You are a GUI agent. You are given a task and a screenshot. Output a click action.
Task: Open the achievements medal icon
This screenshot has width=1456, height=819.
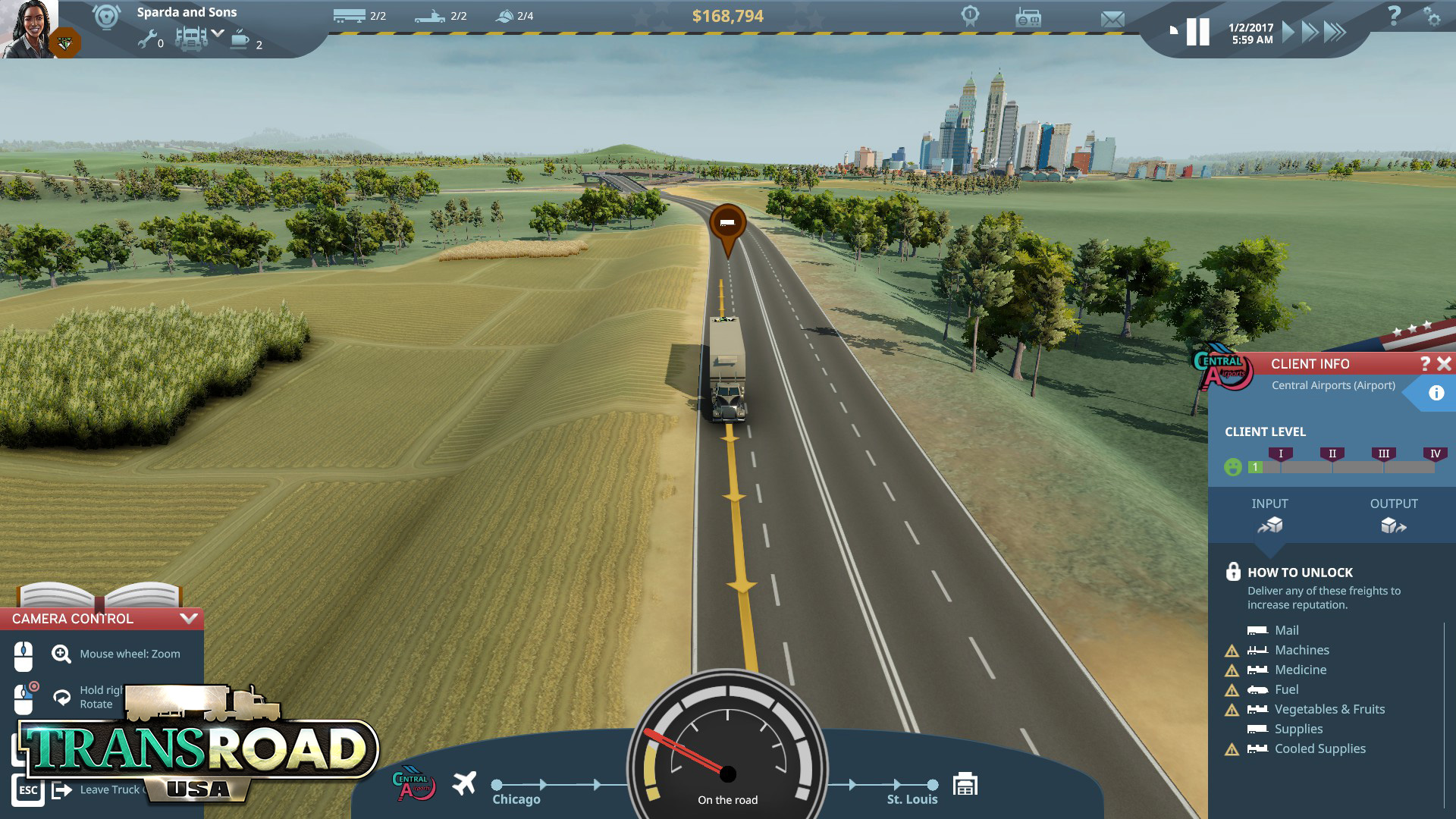coord(970,16)
